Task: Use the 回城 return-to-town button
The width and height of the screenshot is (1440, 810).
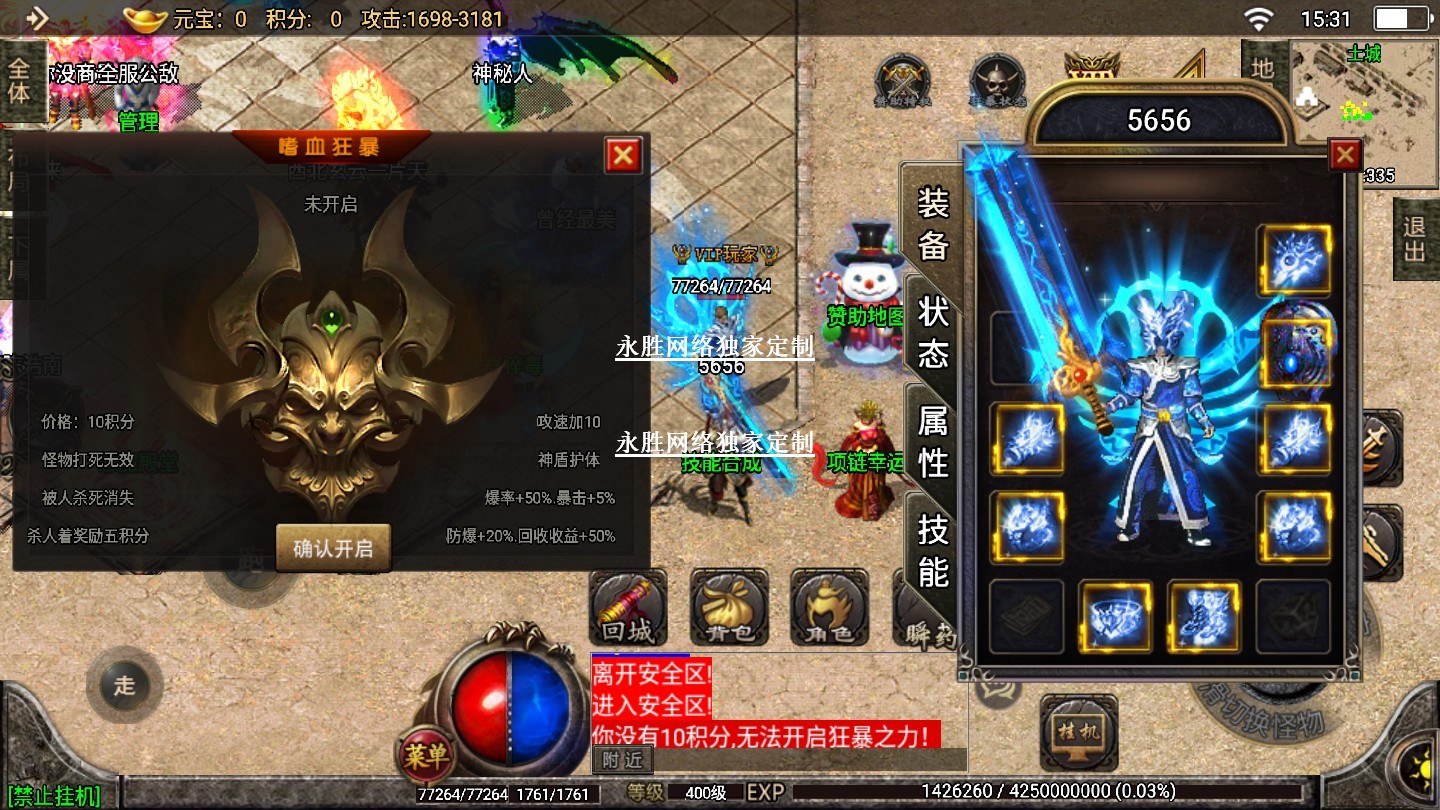Action: click(x=627, y=608)
